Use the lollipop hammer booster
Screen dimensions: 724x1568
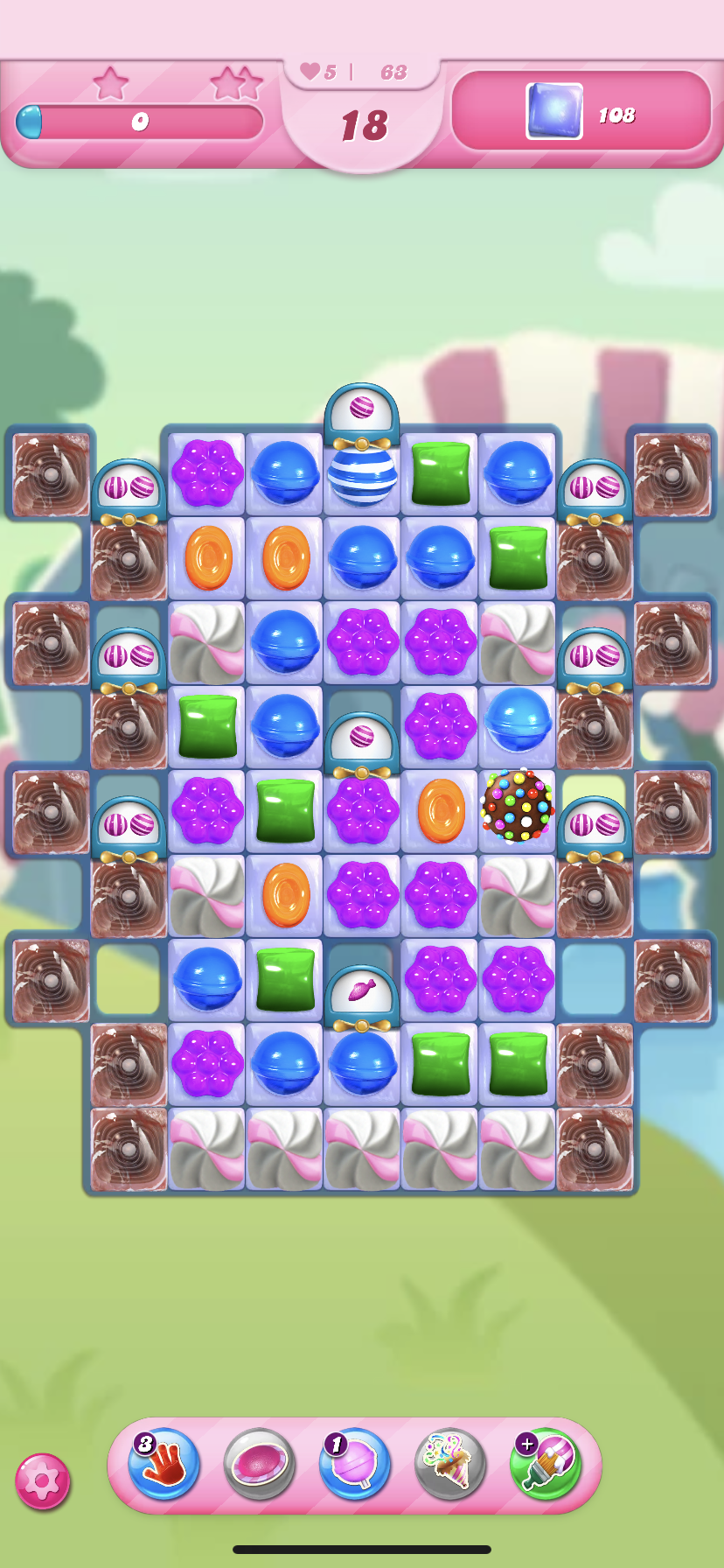click(355, 1464)
